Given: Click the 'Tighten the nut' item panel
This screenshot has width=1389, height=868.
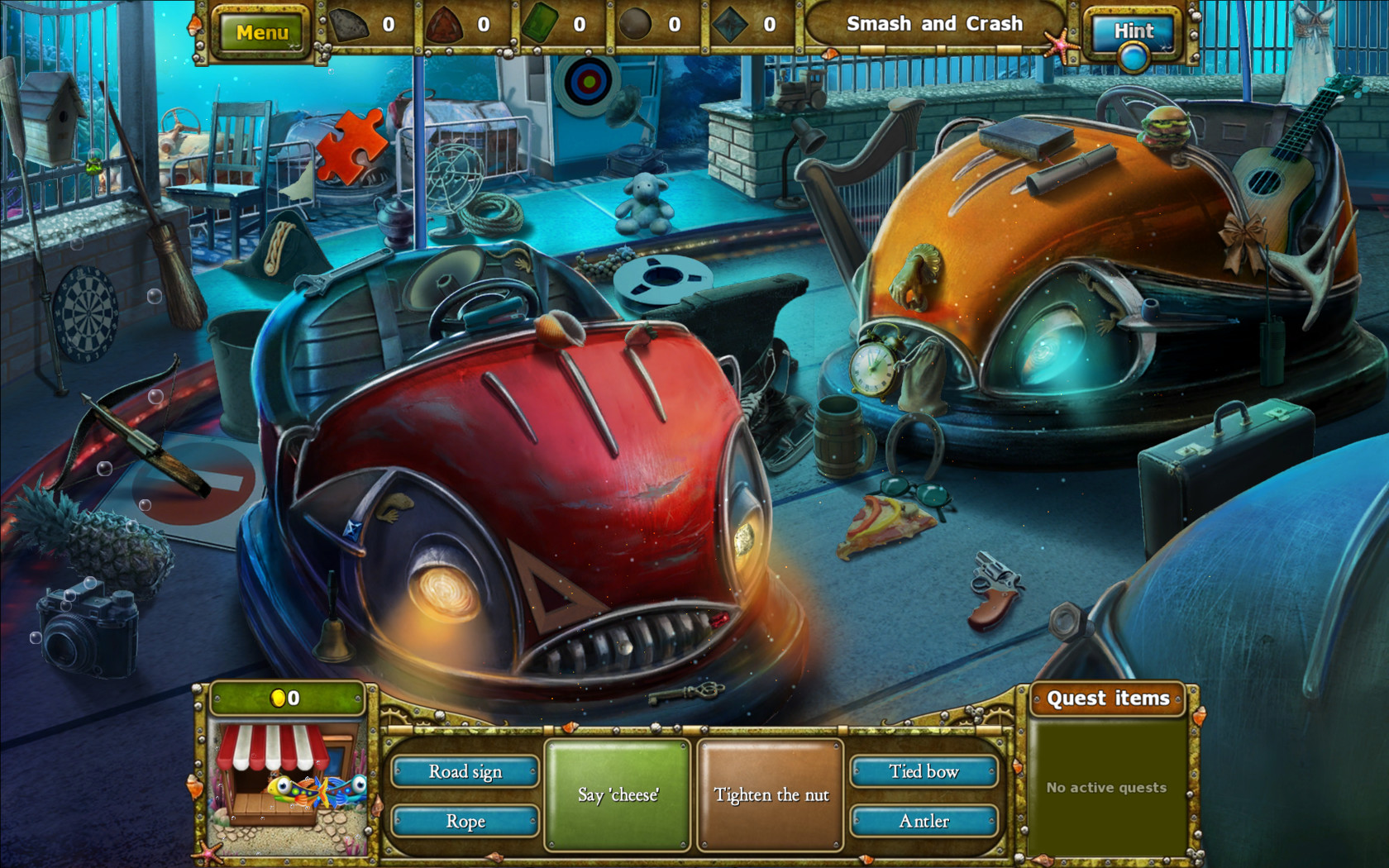Looking at the screenshot, I should [770, 794].
